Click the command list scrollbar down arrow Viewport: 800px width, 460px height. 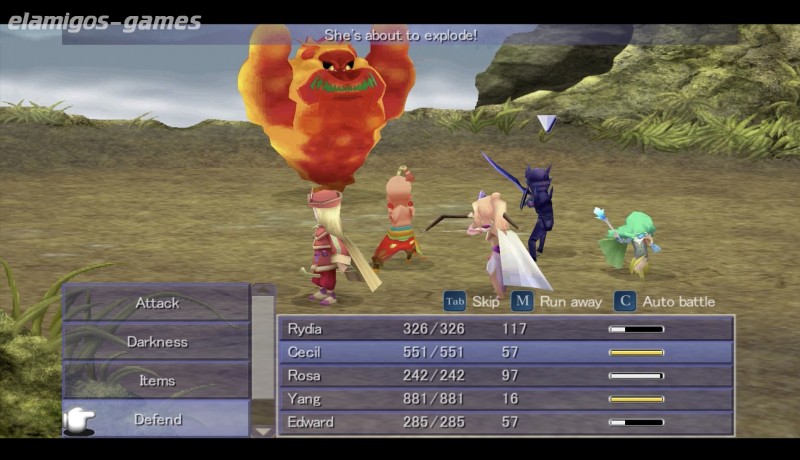pos(263,431)
